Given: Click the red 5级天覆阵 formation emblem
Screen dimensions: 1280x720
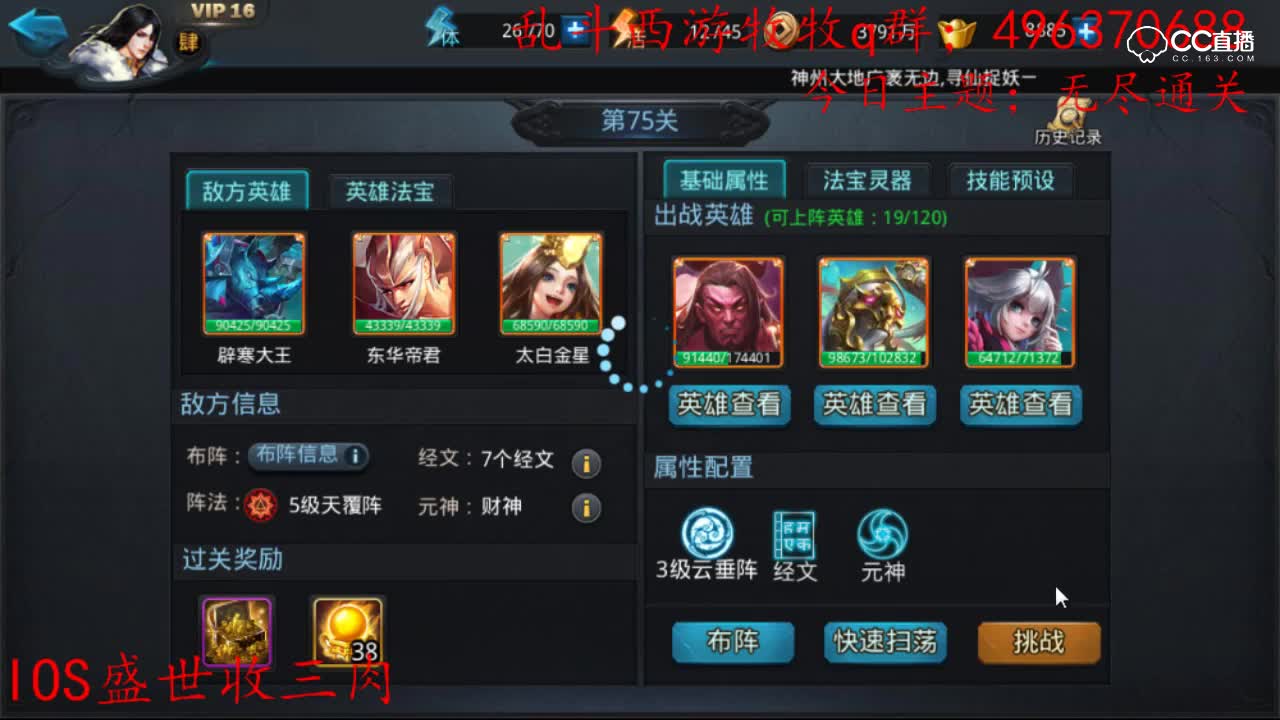Looking at the screenshot, I should tap(257, 506).
